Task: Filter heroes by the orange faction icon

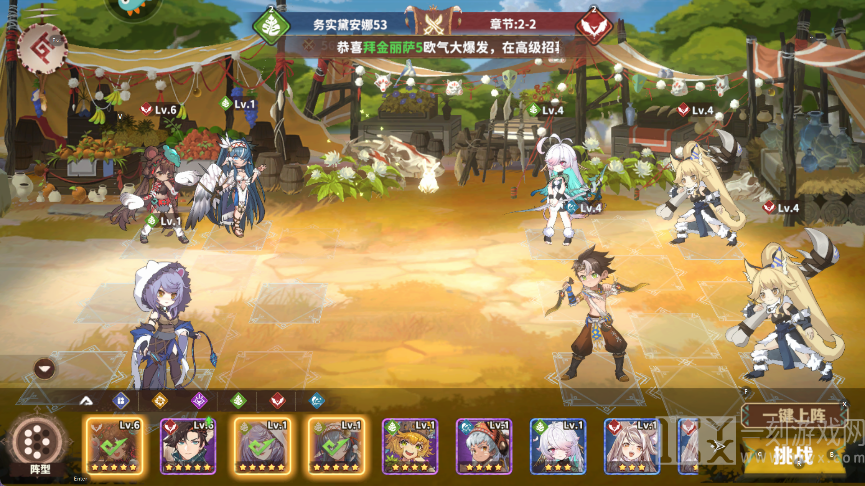Action: 159,401
